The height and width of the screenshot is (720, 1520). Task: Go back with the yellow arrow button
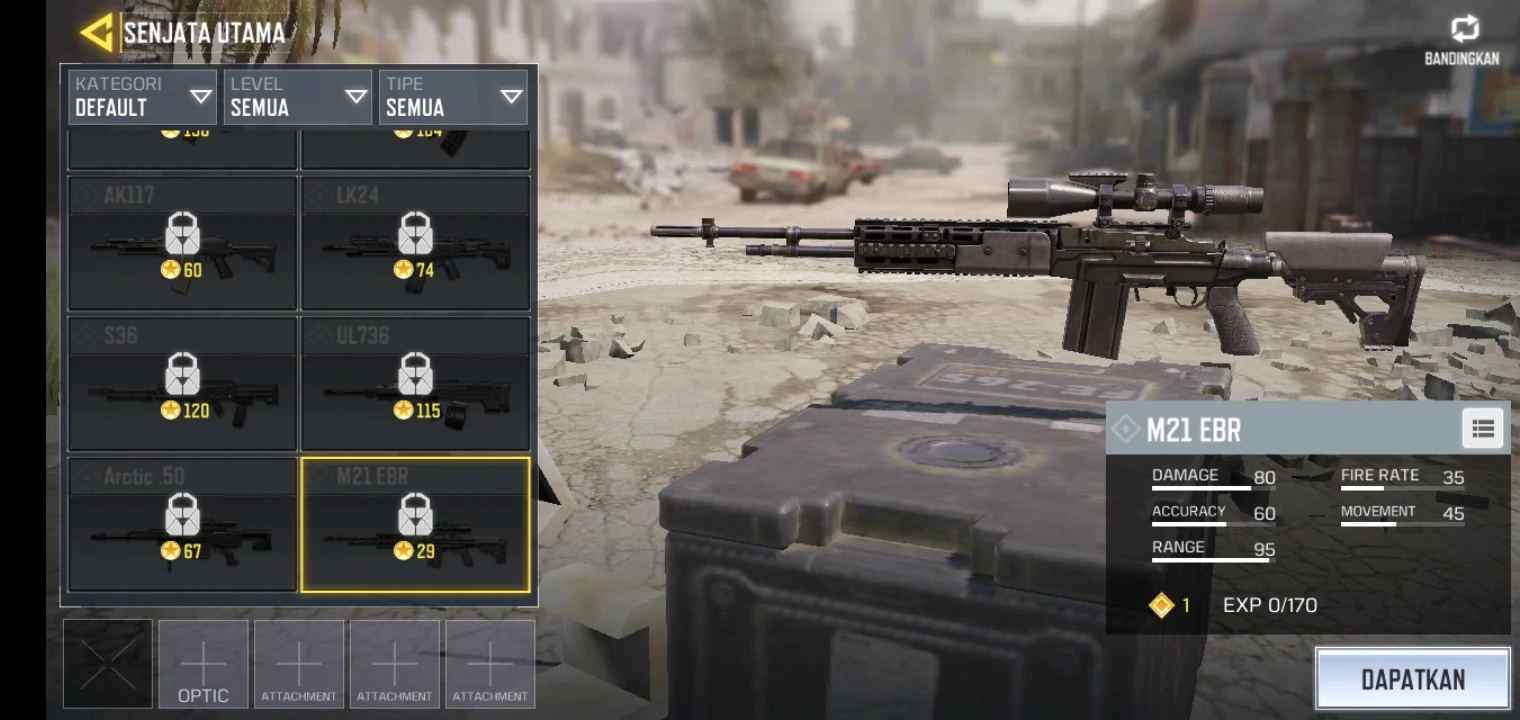[x=97, y=33]
